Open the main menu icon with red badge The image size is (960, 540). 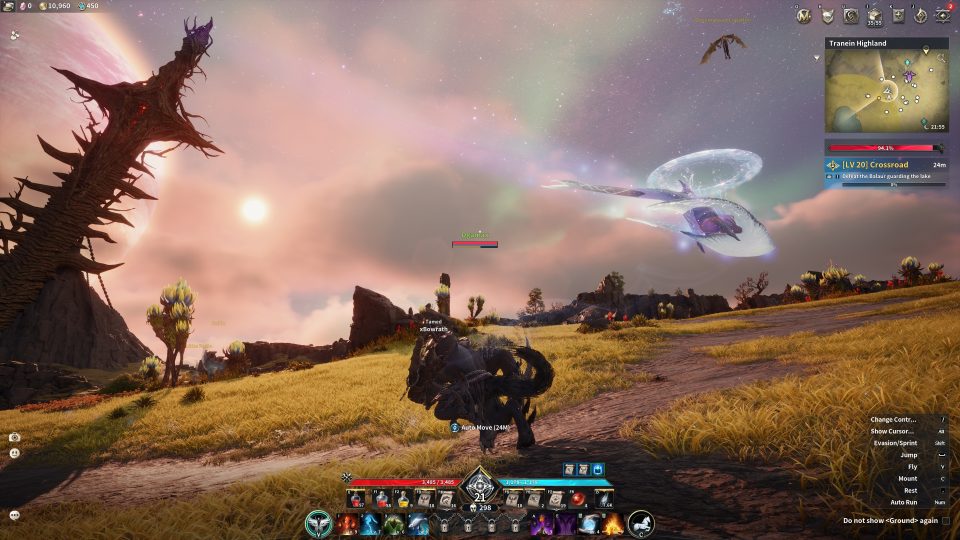[942, 15]
